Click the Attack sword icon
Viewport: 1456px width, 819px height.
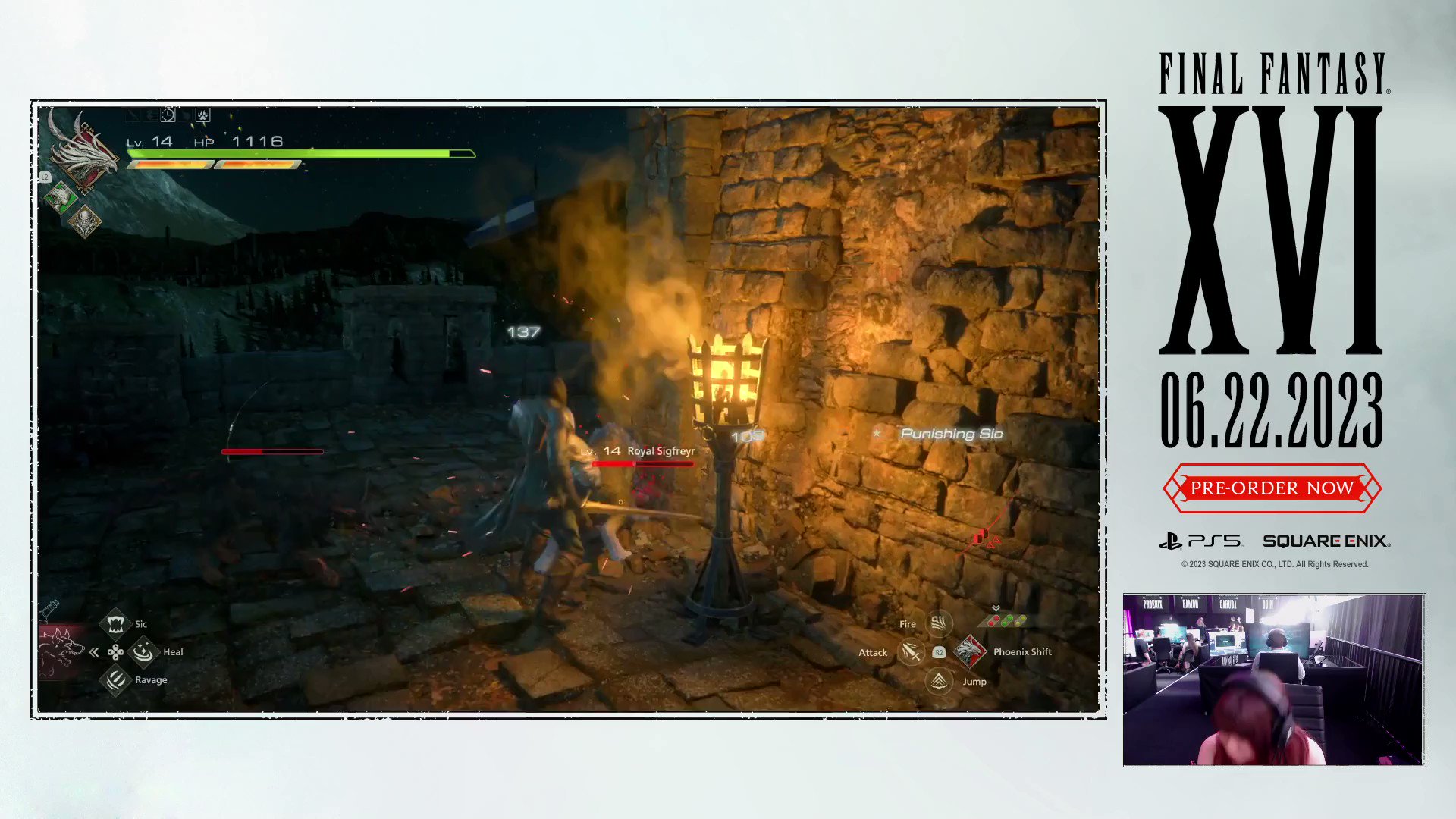[910, 652]
